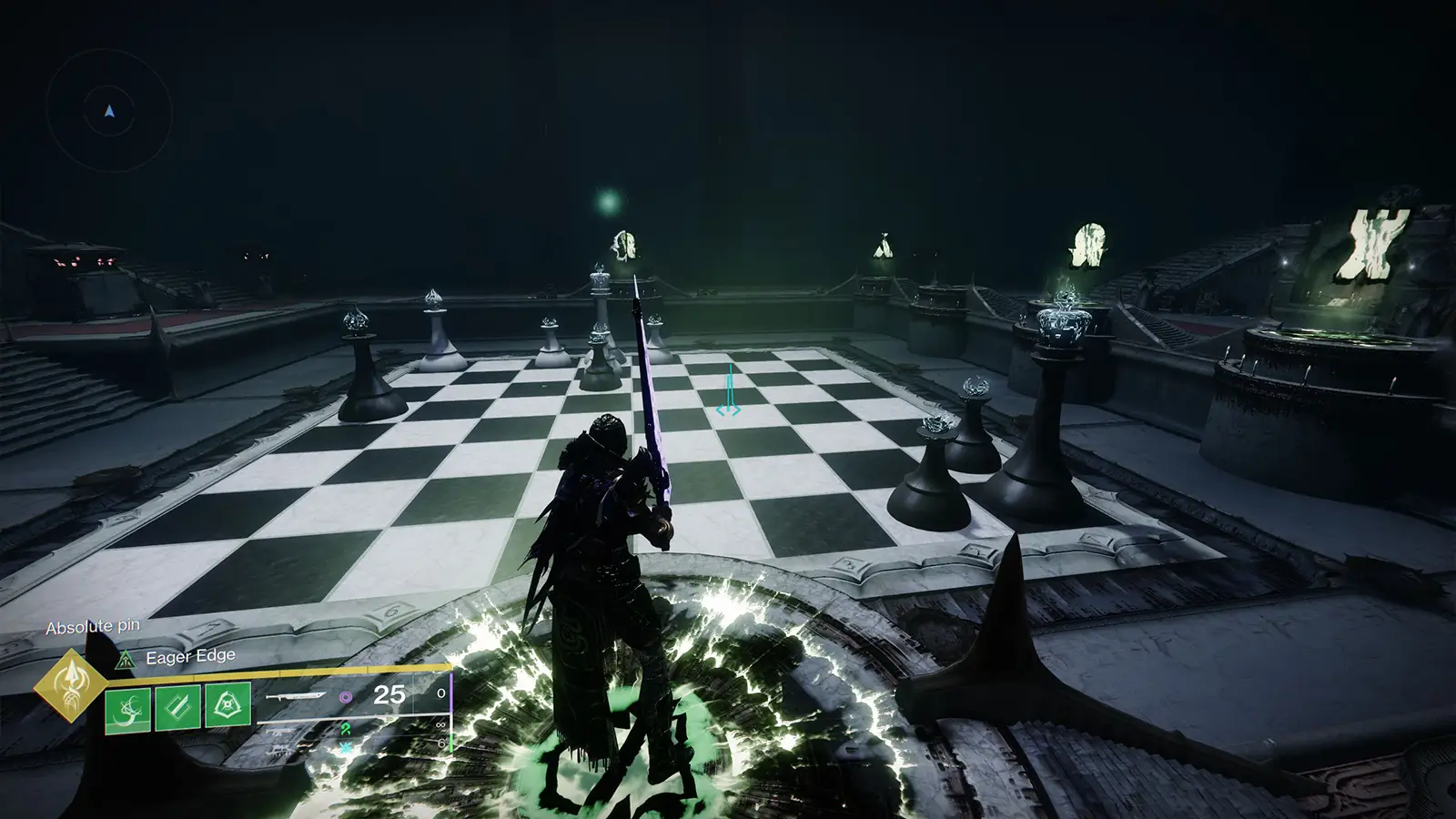Click the infinity ammo symbol
Viewport: 1456px width, 819px height.
(x=440, y=723)
